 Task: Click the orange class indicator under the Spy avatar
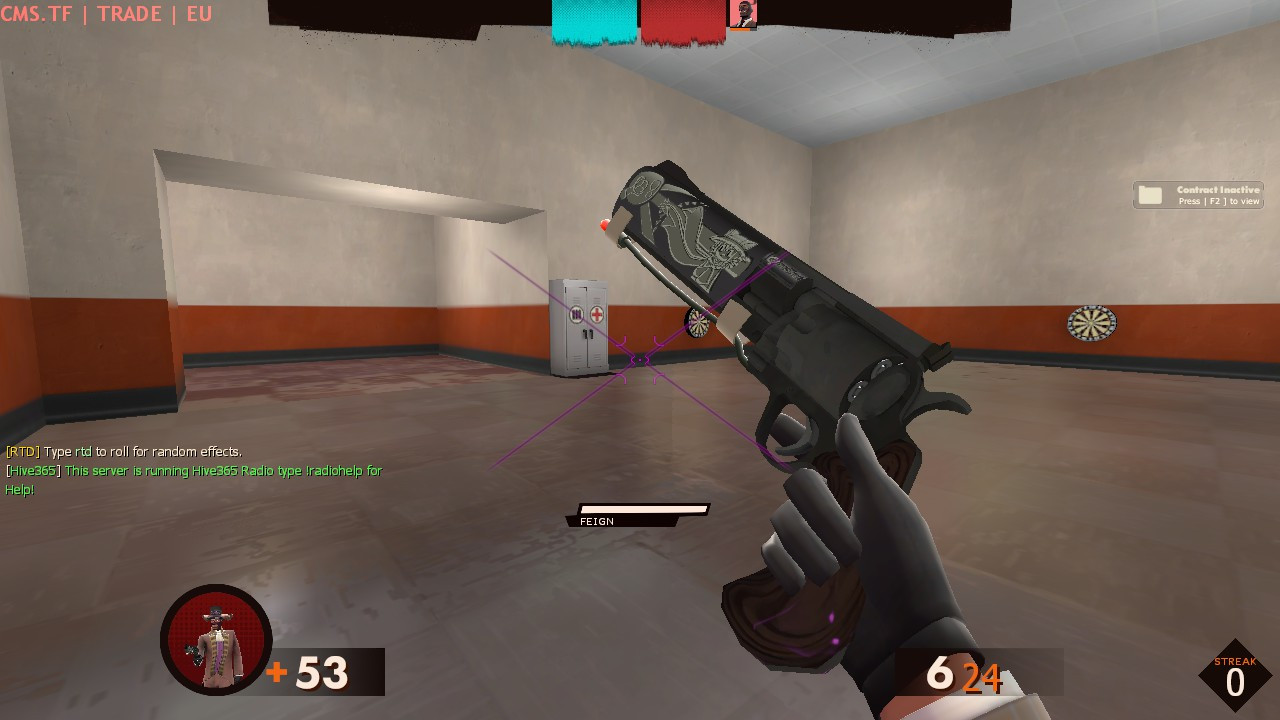[x=740, y=29]
